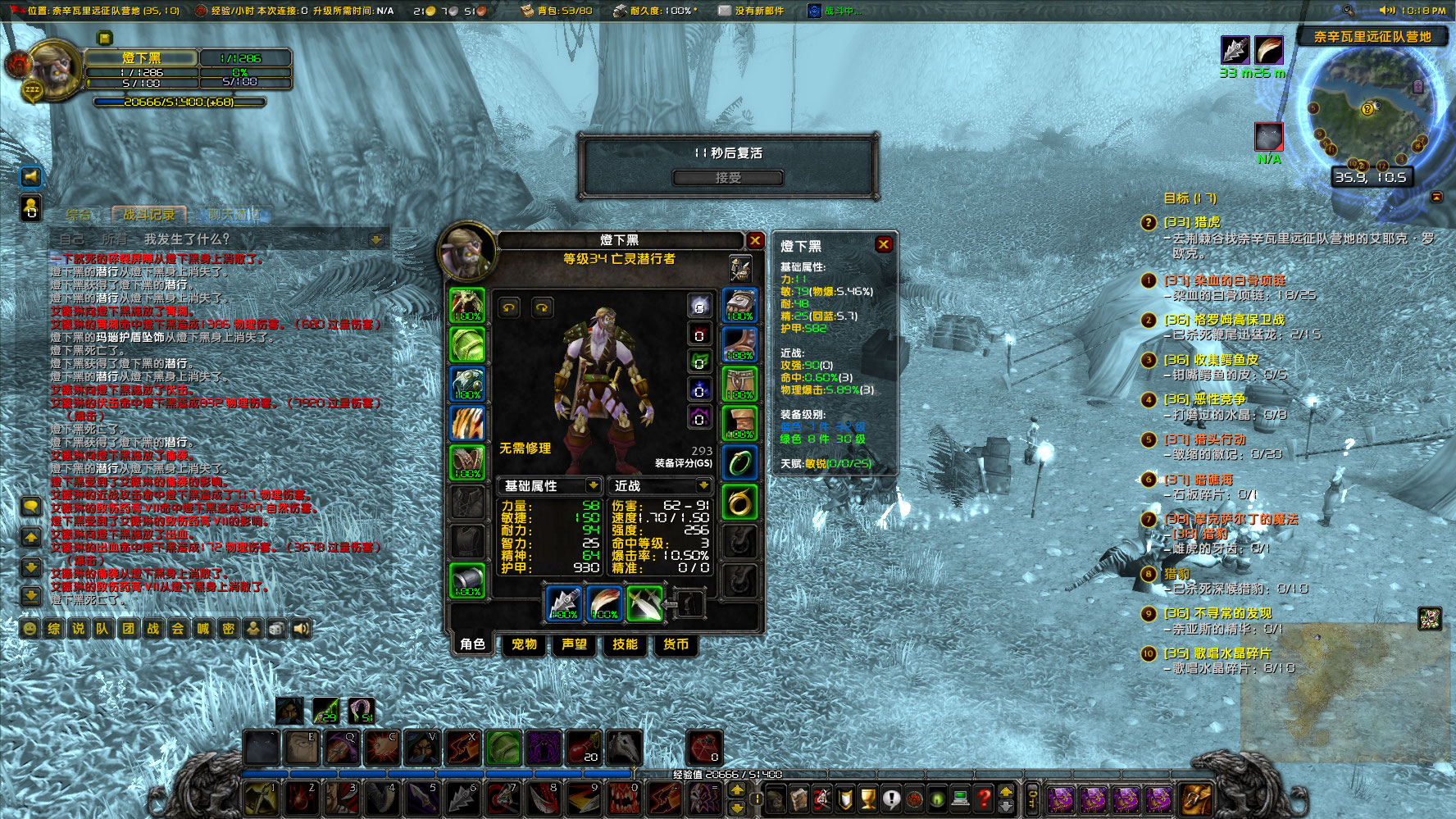Image resolution: width=1456 pixels, height=819 pixels.
Task: Toggle the speaker icon in chat channel bar
Action: pos(302,628)
